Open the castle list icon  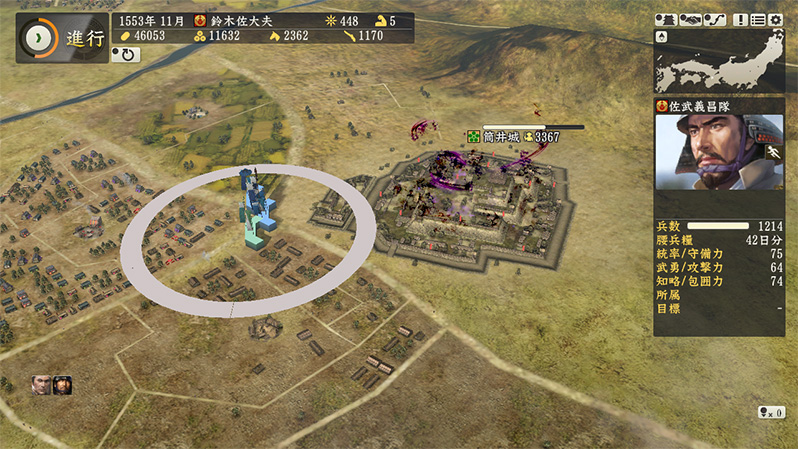click(x=667, y=20)
